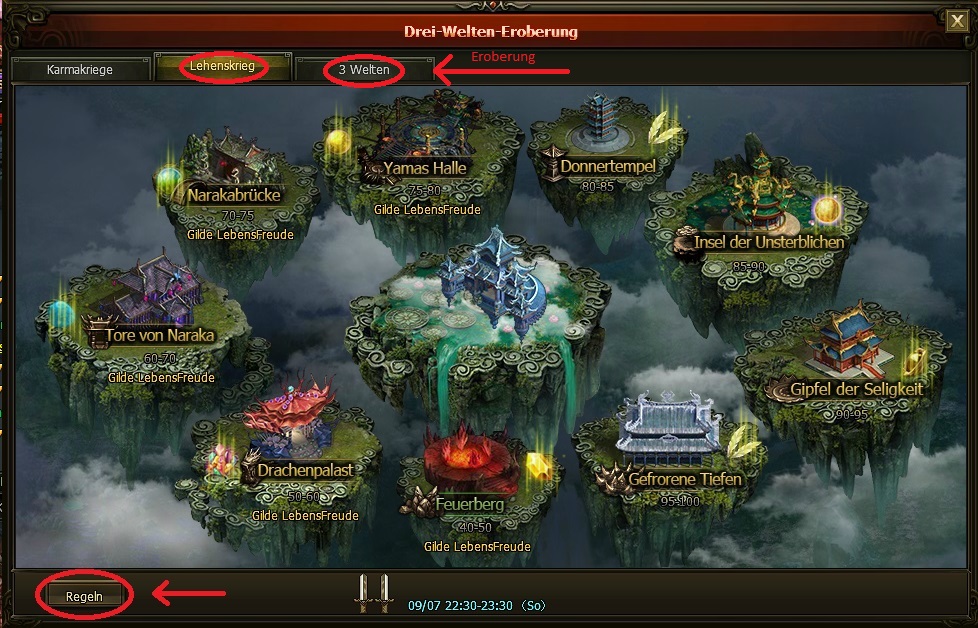Switch to the Karmakriege tab
978x628 pixels.
pos(80,70)
